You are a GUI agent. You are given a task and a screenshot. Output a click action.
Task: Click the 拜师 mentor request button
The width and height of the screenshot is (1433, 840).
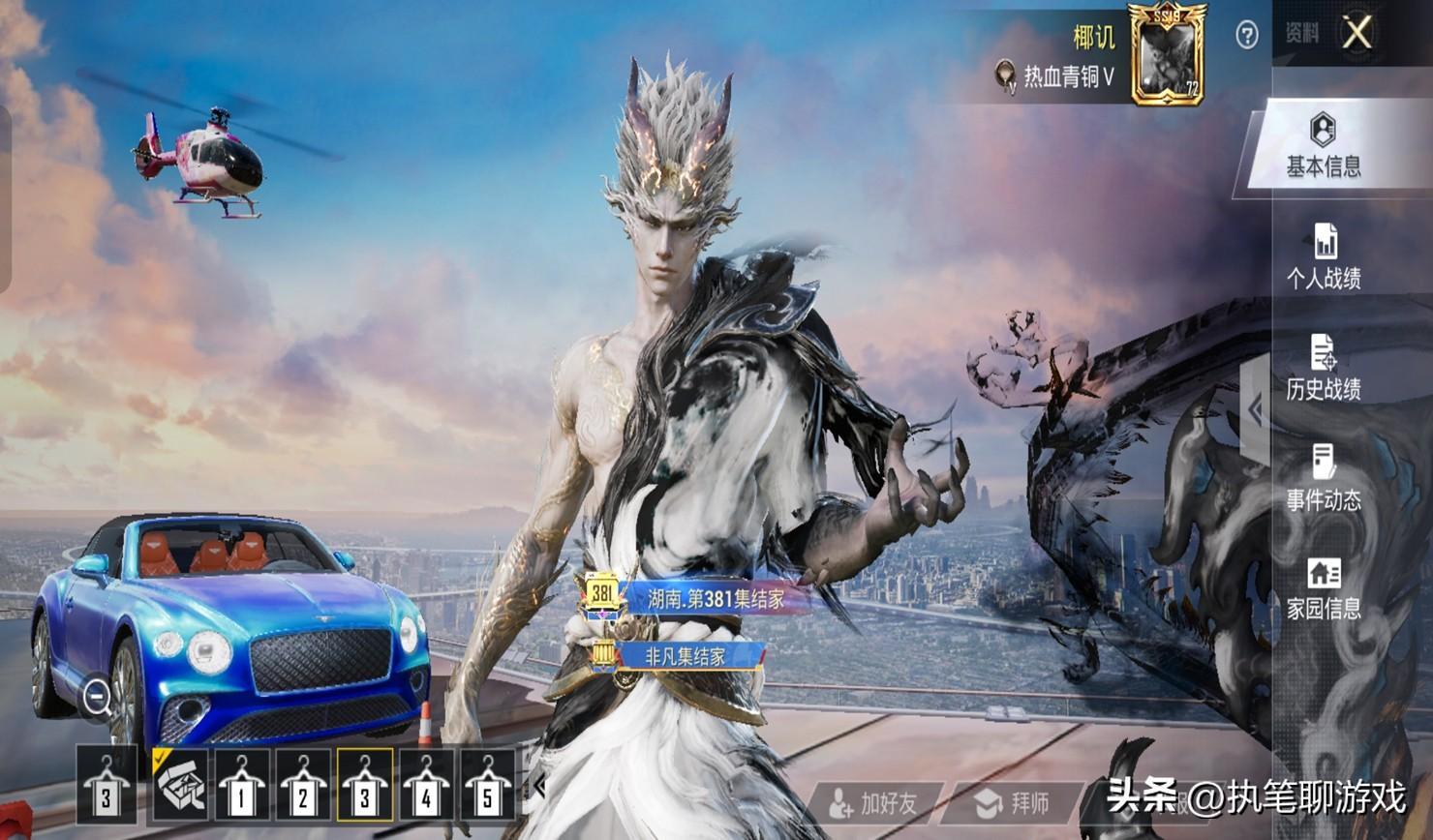1014,803
